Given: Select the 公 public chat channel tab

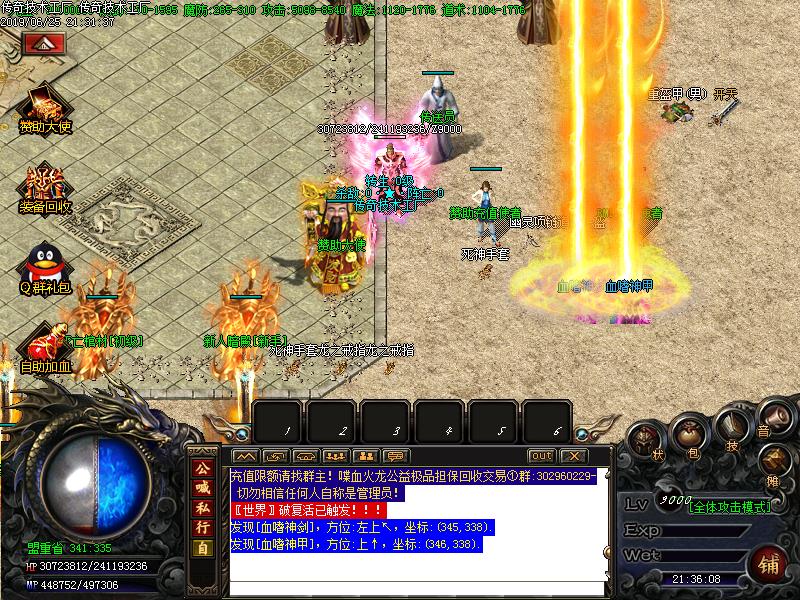Looking at the screenshot, I should point(202,469).
